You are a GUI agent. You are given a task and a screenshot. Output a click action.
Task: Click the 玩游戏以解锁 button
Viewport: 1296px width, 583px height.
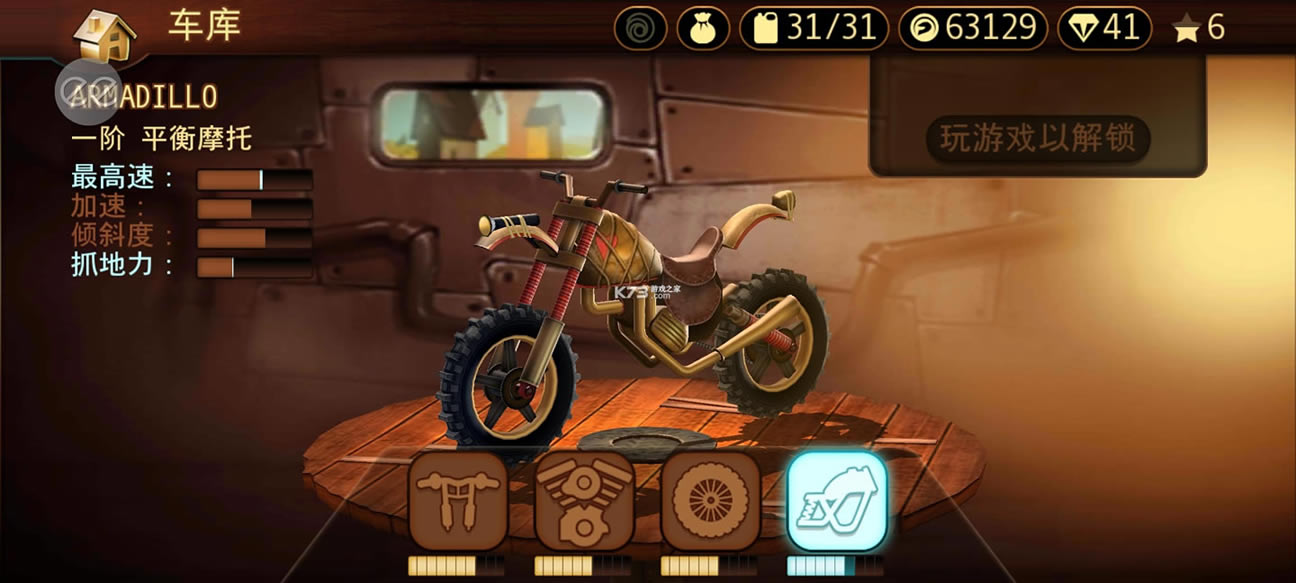tap(1037, 139)
